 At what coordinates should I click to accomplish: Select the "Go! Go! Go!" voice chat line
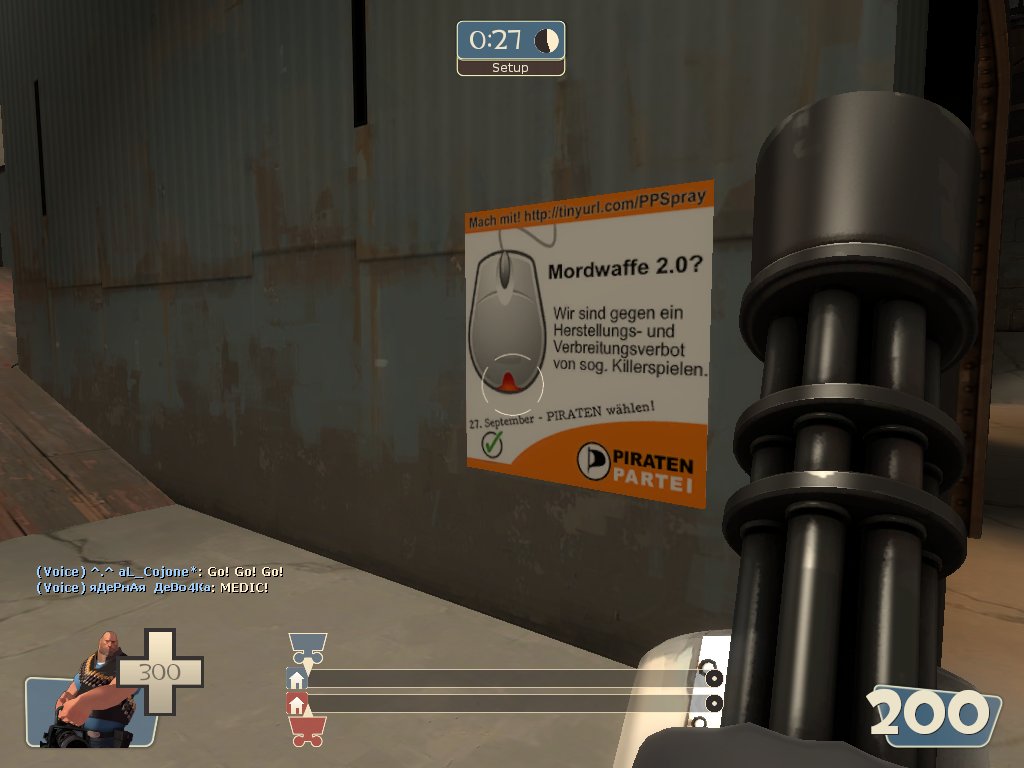160,571
